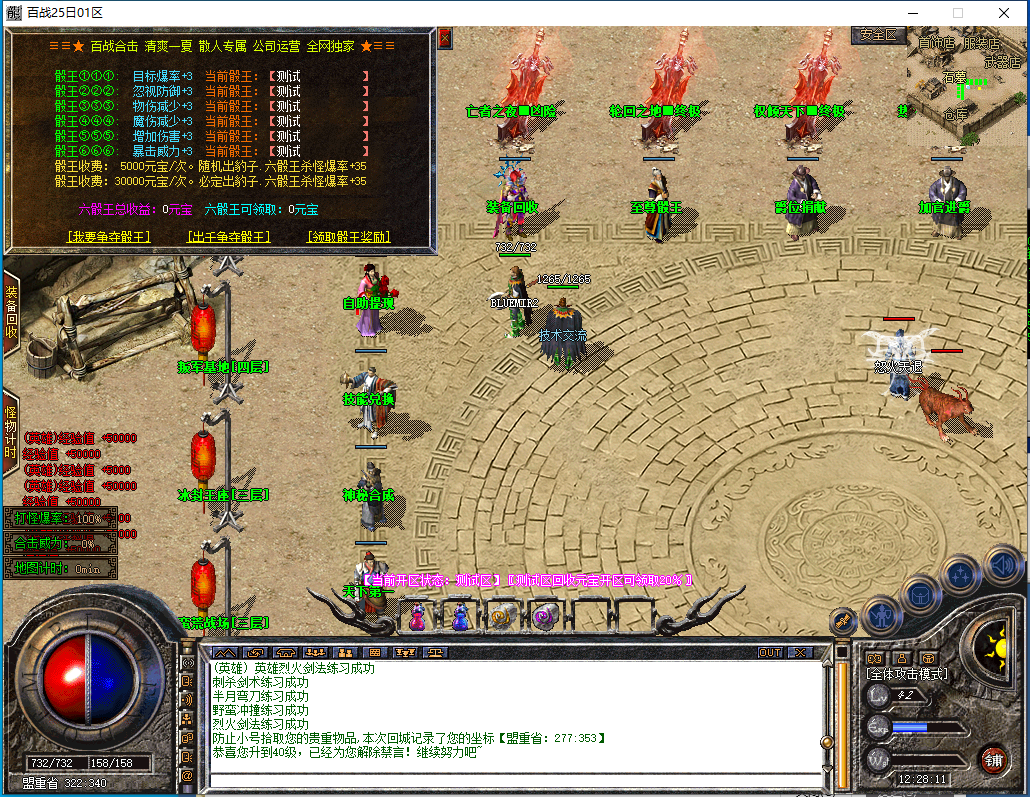
Task: Open the character figure round button
Action: pyautogui.click(x=882, y=615)
